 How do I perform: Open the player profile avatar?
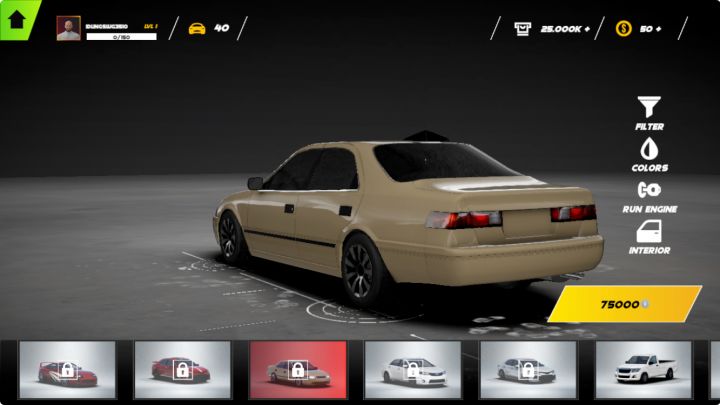(x=68, y=28)
